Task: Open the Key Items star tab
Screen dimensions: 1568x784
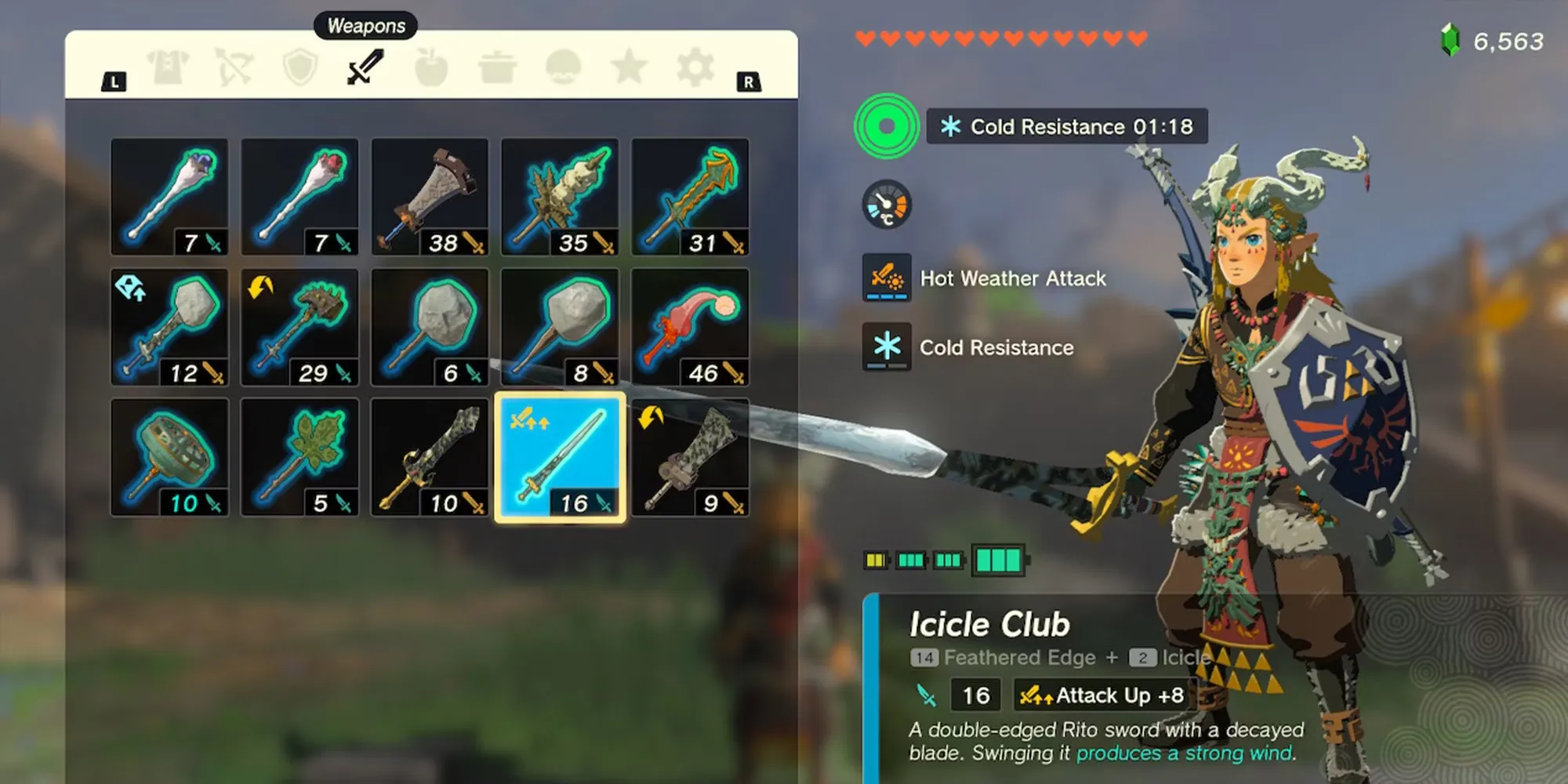Action: point(630,68)
